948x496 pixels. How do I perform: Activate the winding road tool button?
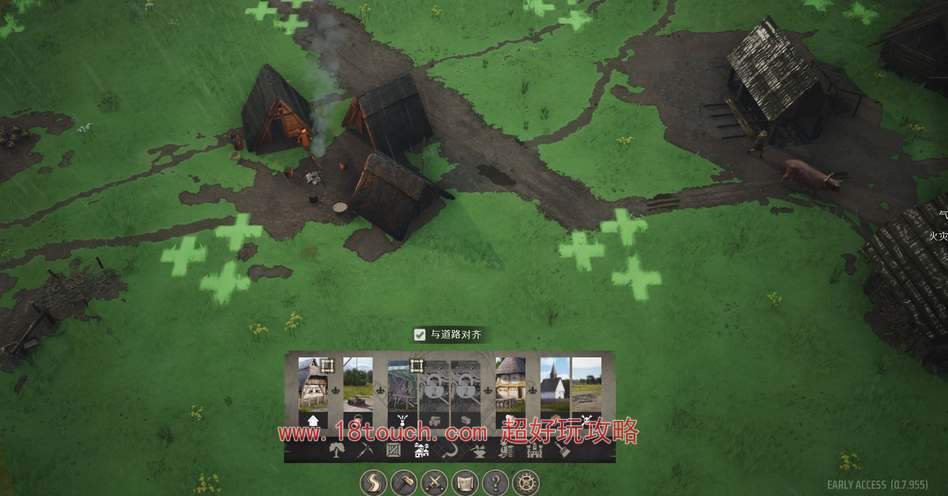coord(375,483)
